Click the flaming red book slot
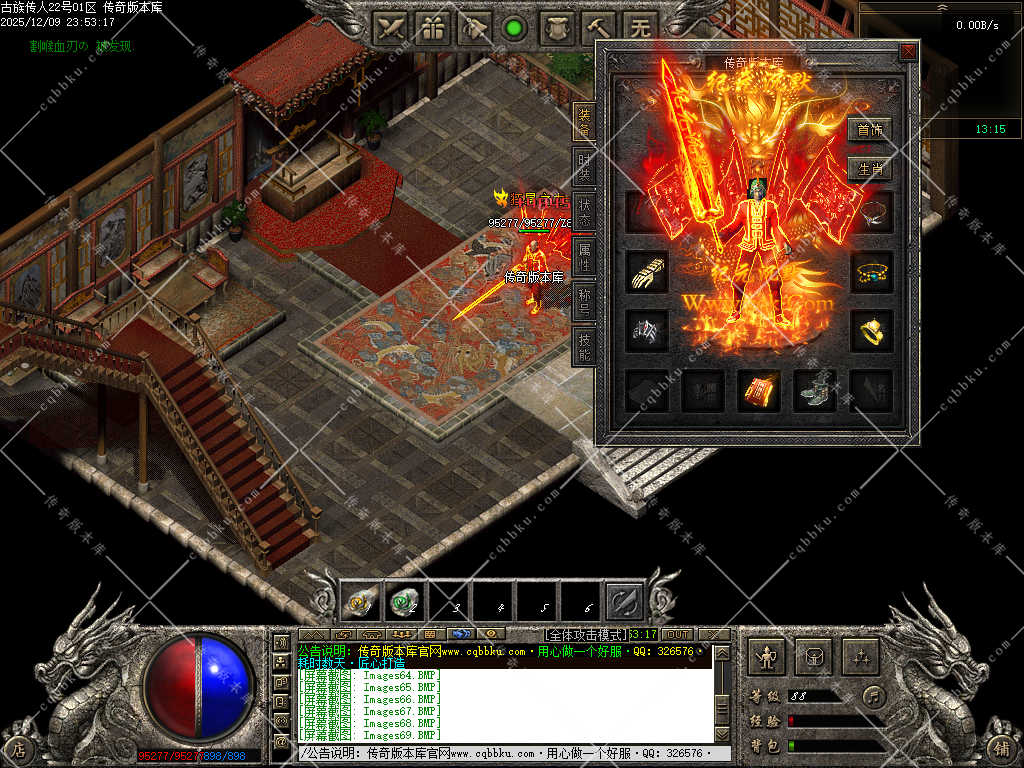The height and width of the screenshot is (768, 1024). click(758, 391)
